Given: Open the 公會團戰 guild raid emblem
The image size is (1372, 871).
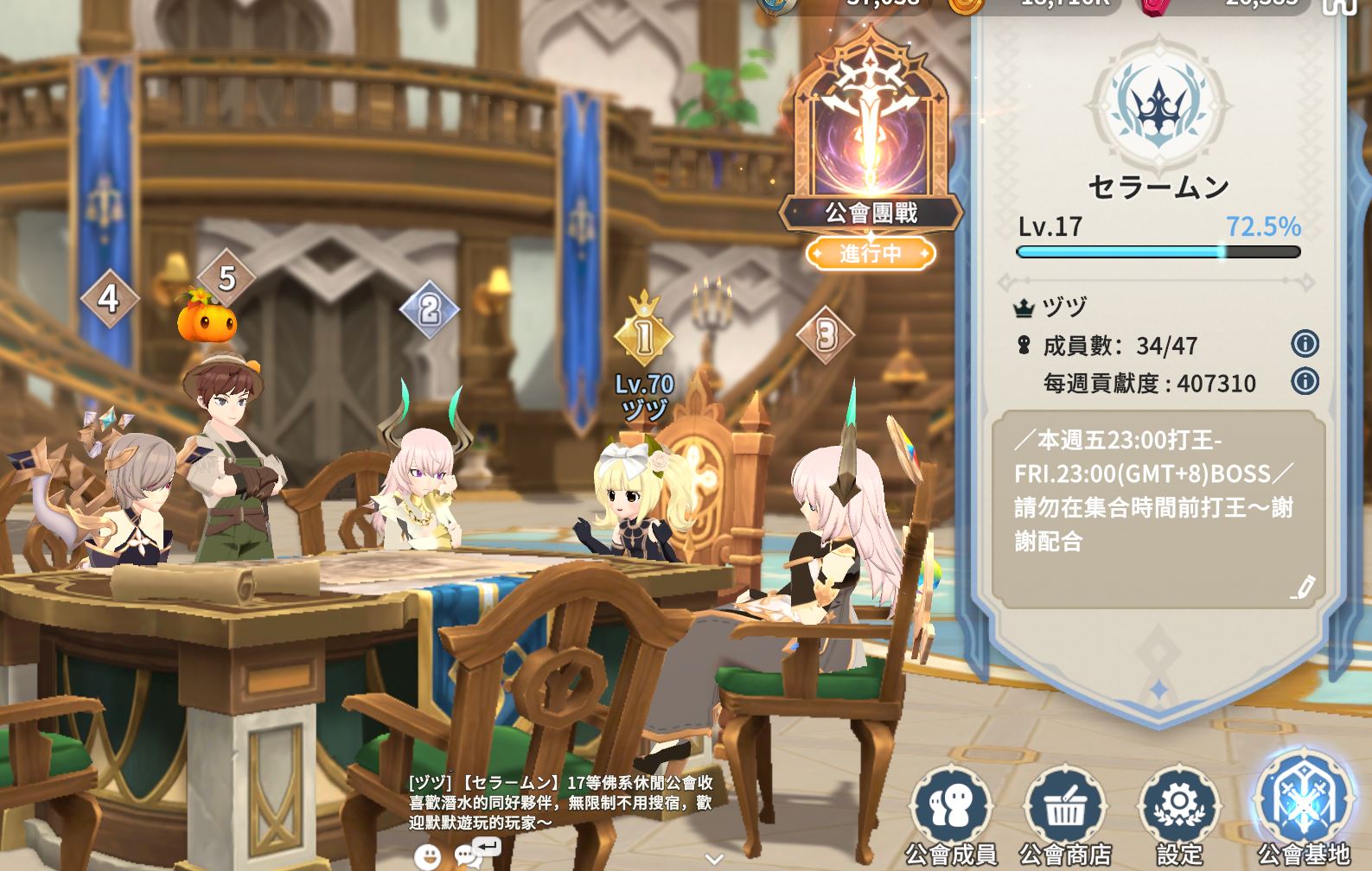Looking at the screenshot, I should (x=871, y=130).
